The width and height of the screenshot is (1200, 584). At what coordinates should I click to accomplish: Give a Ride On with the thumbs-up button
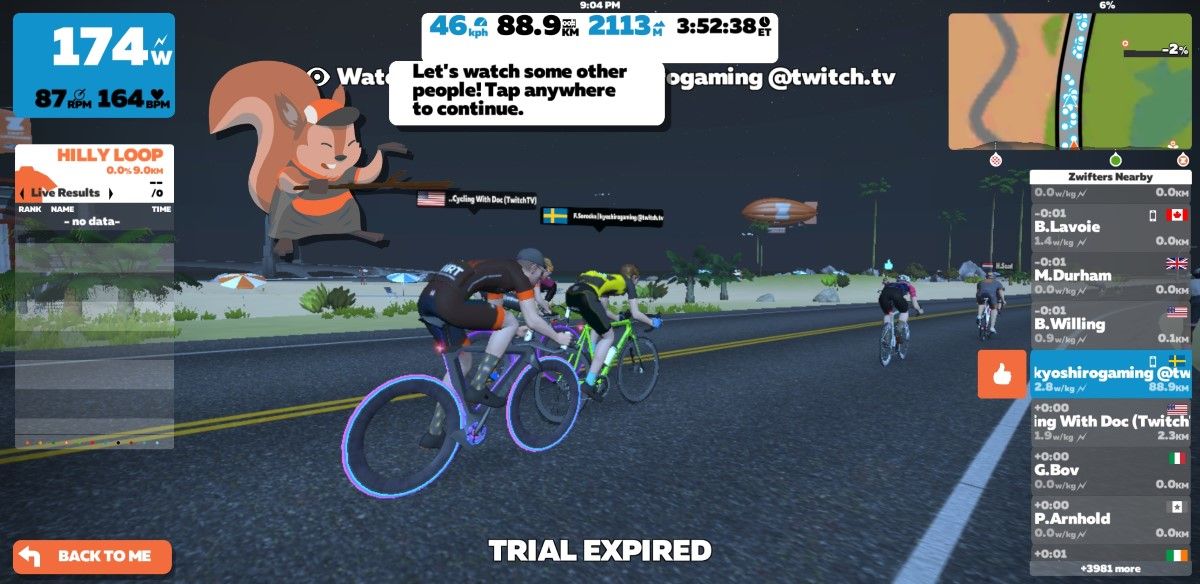(1002, 375)
